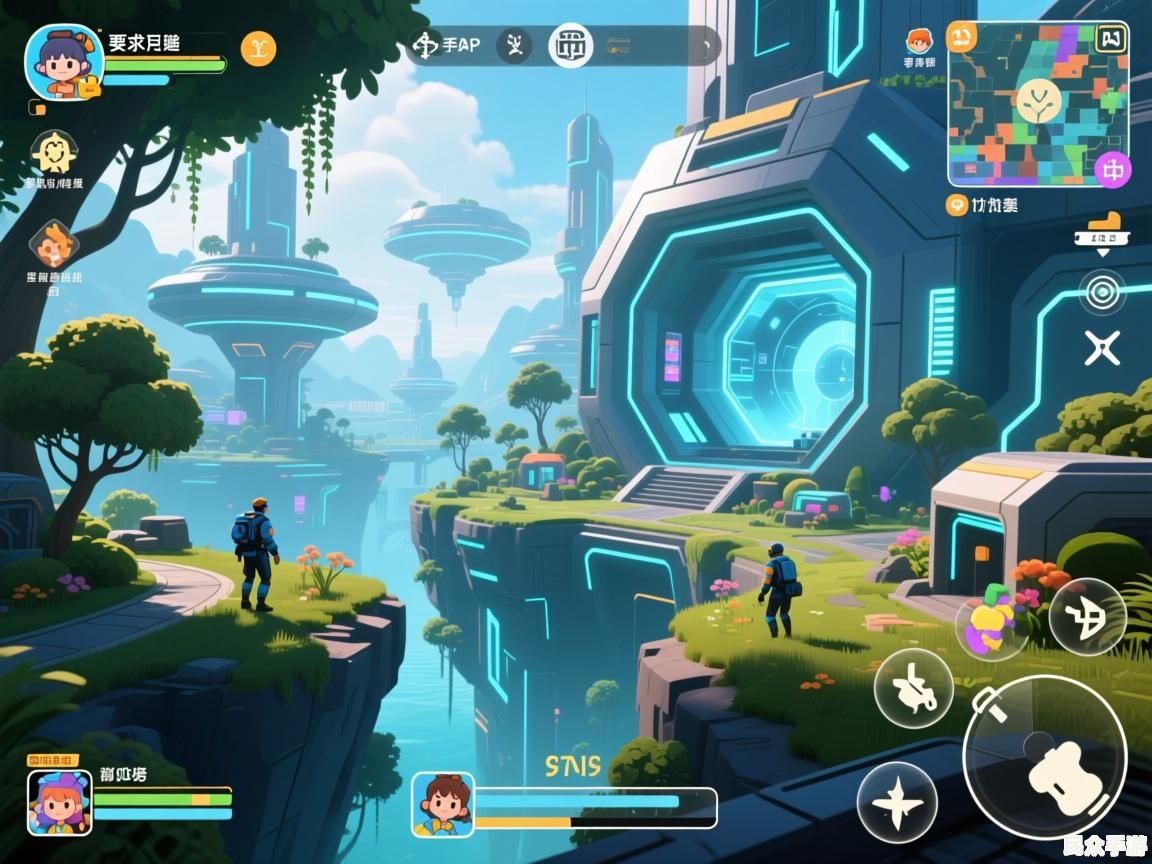
Task: Select the dark circular runner icon in top bar
Action: tap(515, 46)
